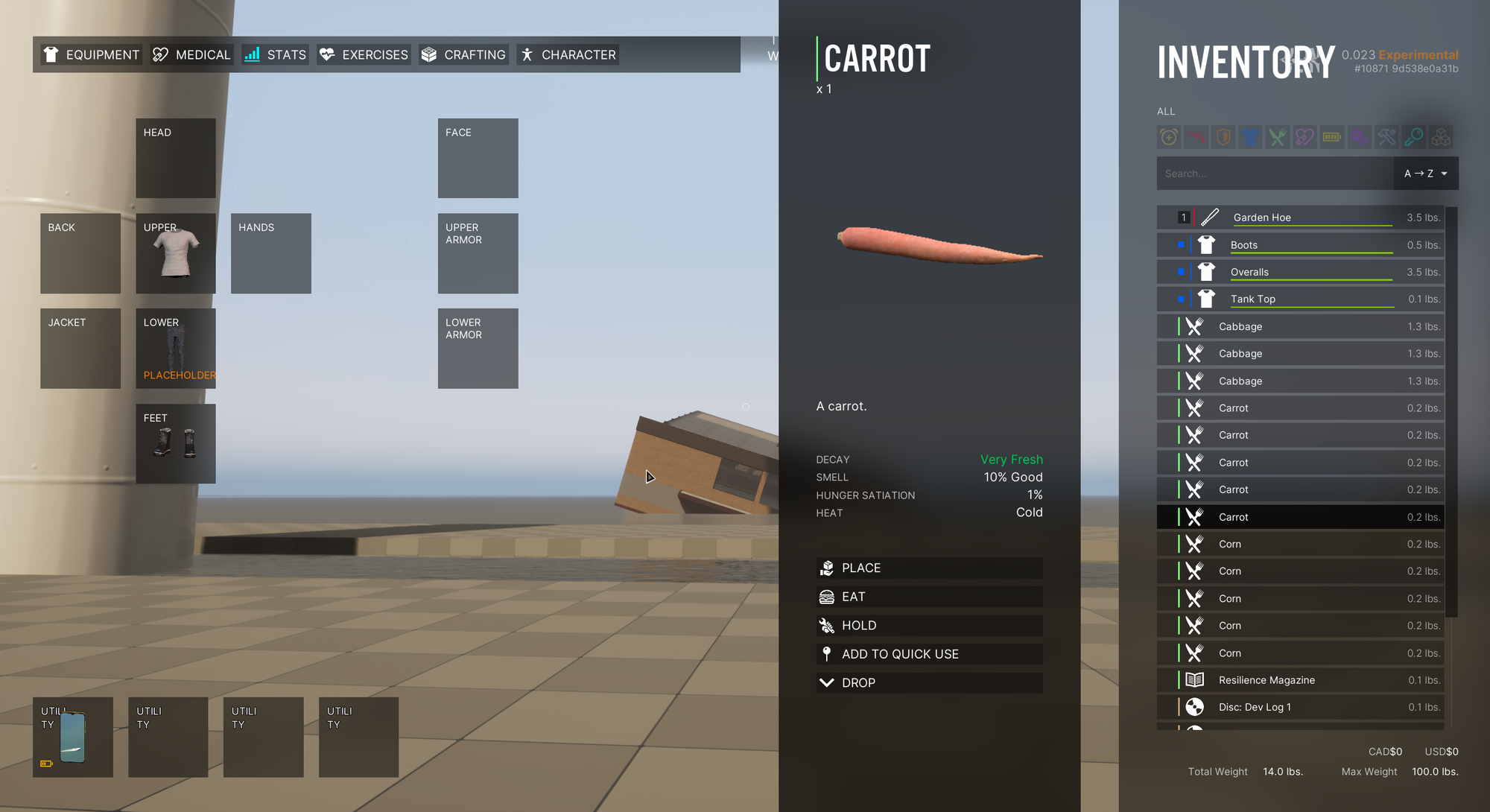The height and width of the screenshot is (812, 1490).
Task: Open the Crafting tab
Action: [463, 54]
